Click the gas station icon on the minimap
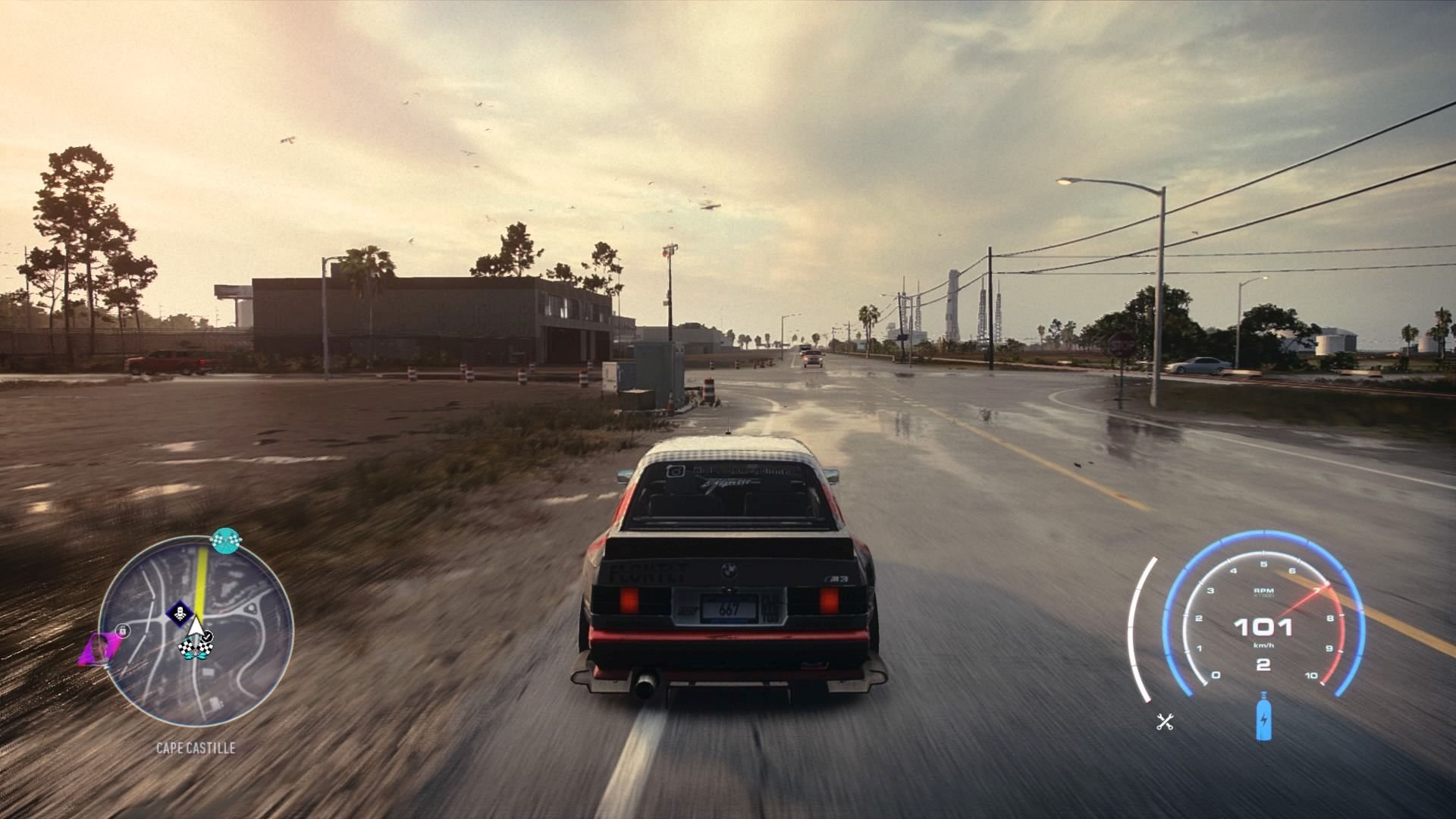This screenshot has width=1456, height=819. click(x=122, y=630)
